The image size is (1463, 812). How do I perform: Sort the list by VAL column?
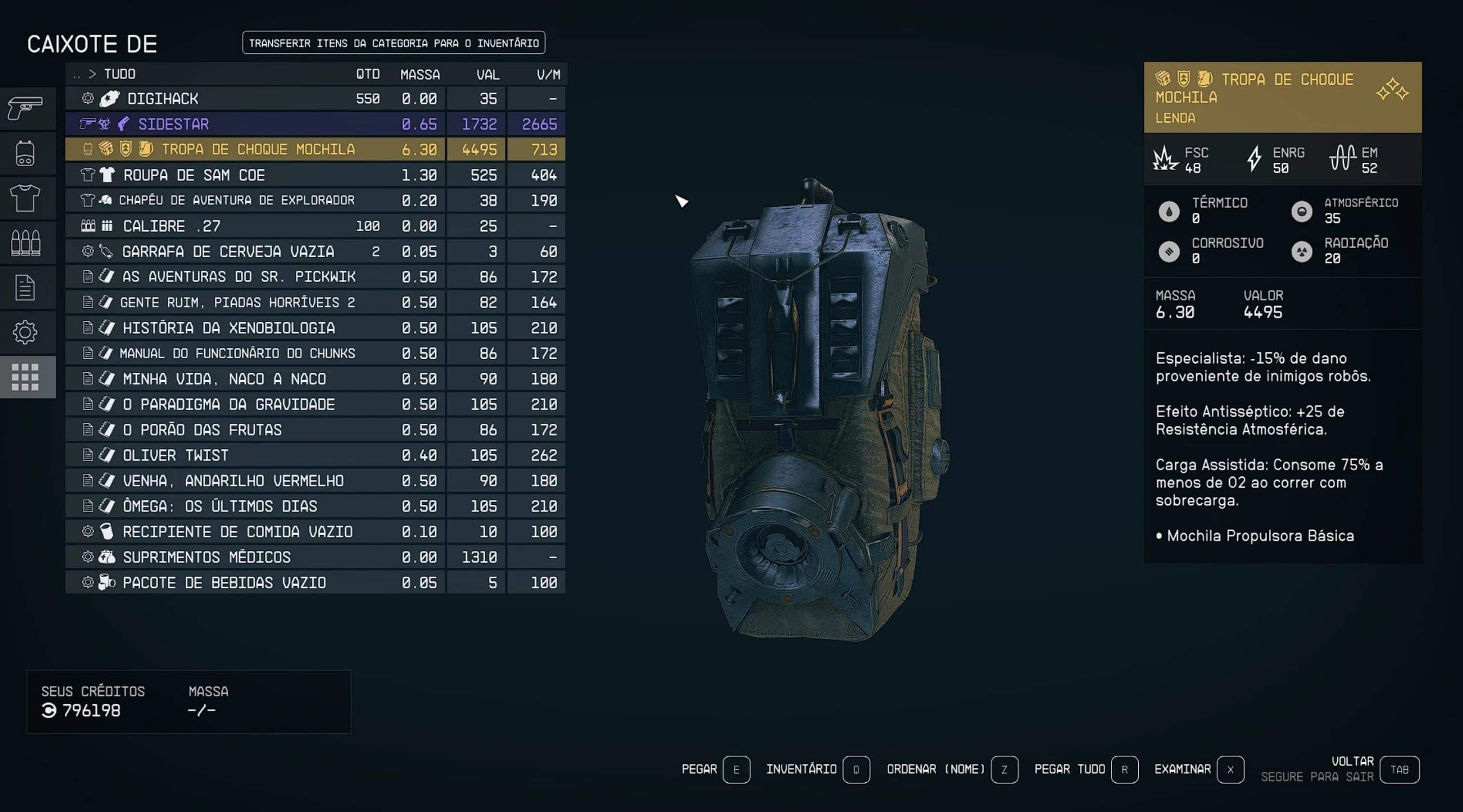(x=487, y=74)
